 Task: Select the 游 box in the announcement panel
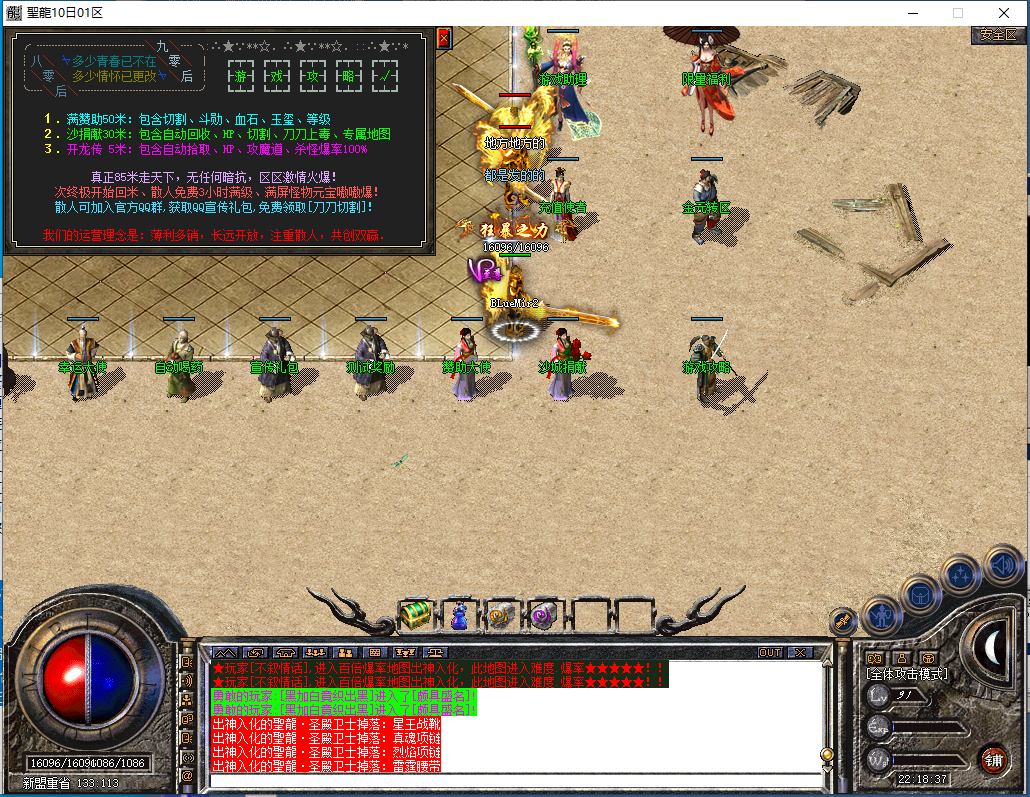point(241,75)
